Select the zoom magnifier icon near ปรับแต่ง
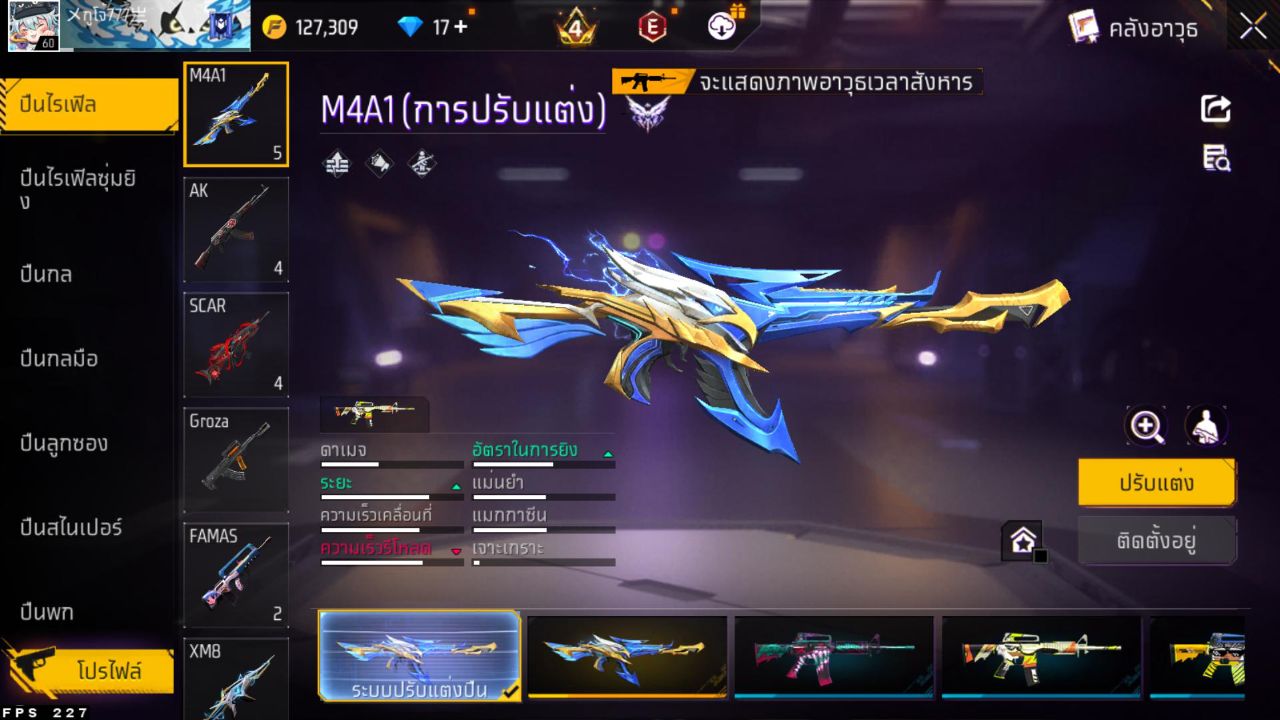 [1146, 426]
